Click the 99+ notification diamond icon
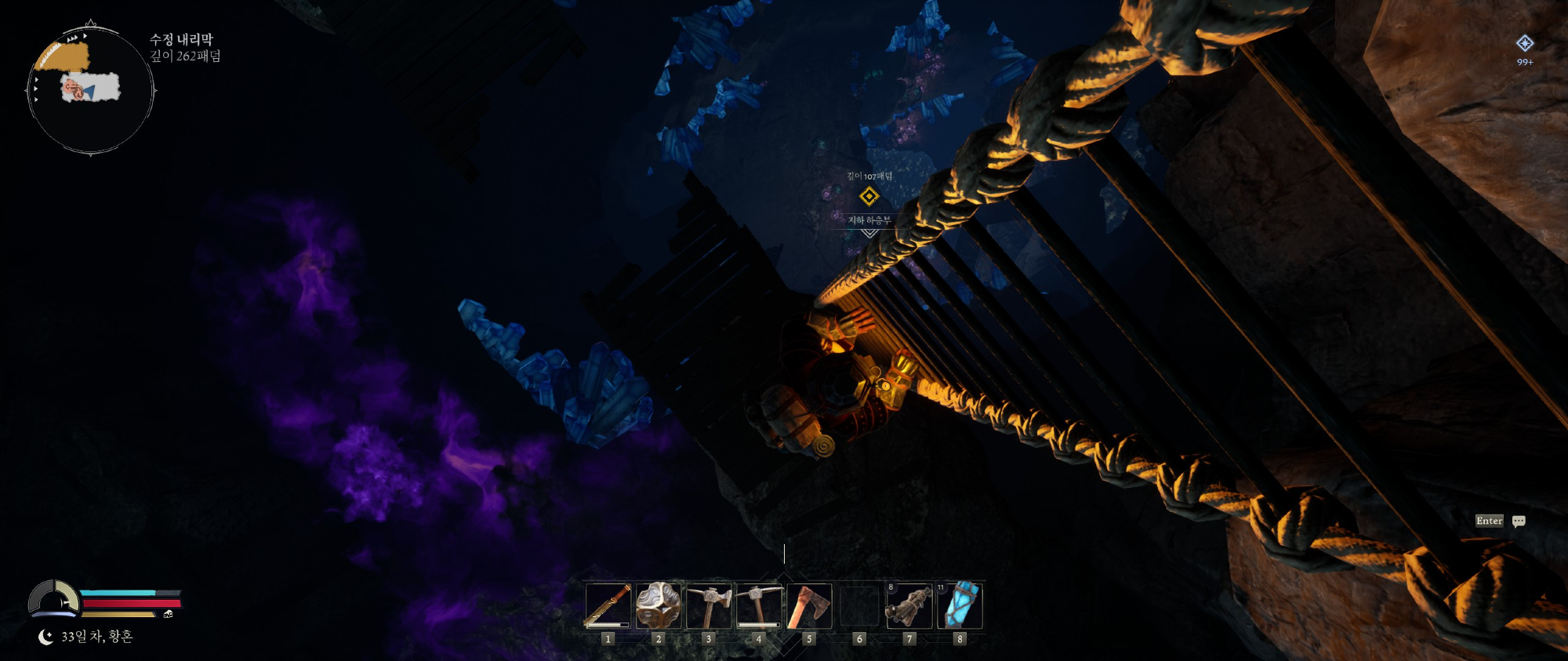1568x661 pixels. point(1524,44)
